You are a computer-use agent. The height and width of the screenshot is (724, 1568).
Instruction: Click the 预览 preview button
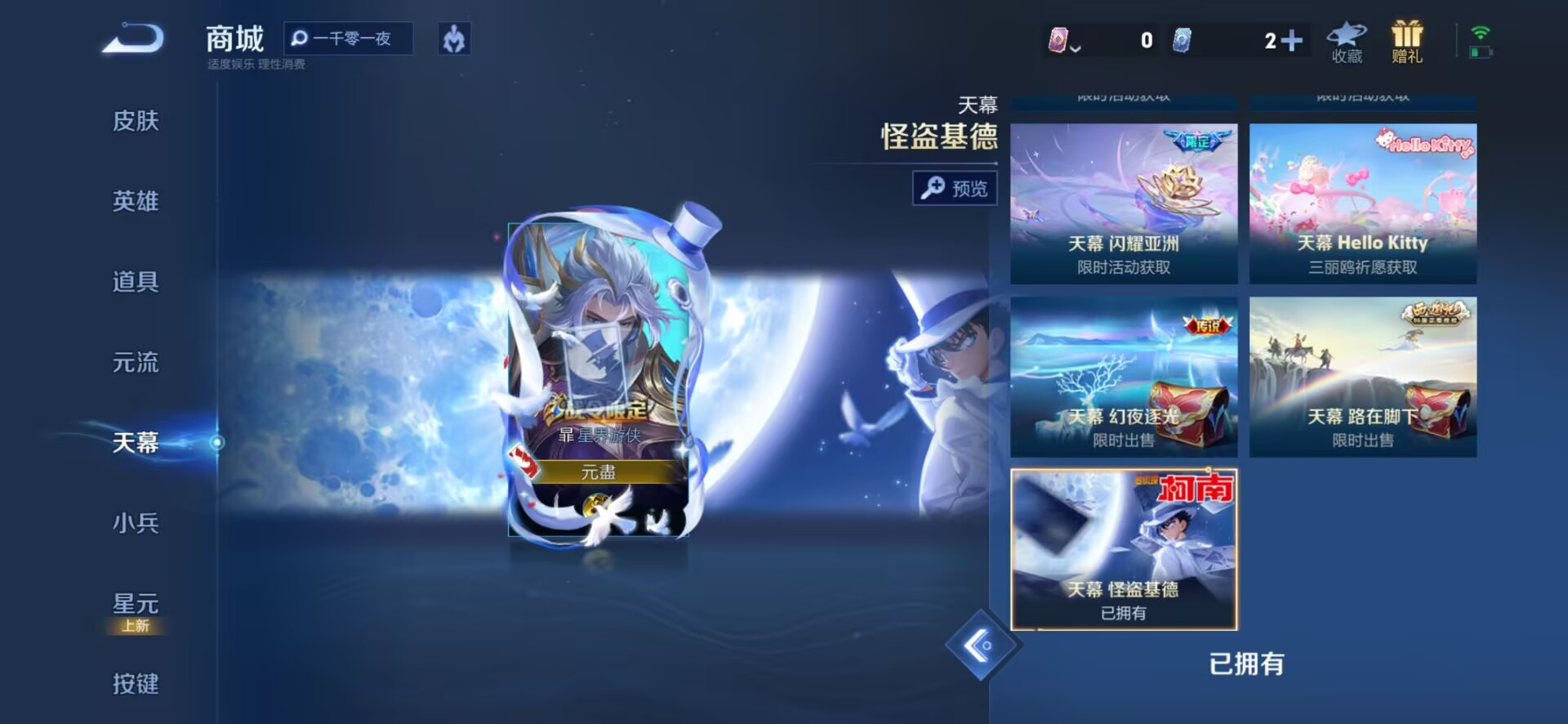point(955,189)
